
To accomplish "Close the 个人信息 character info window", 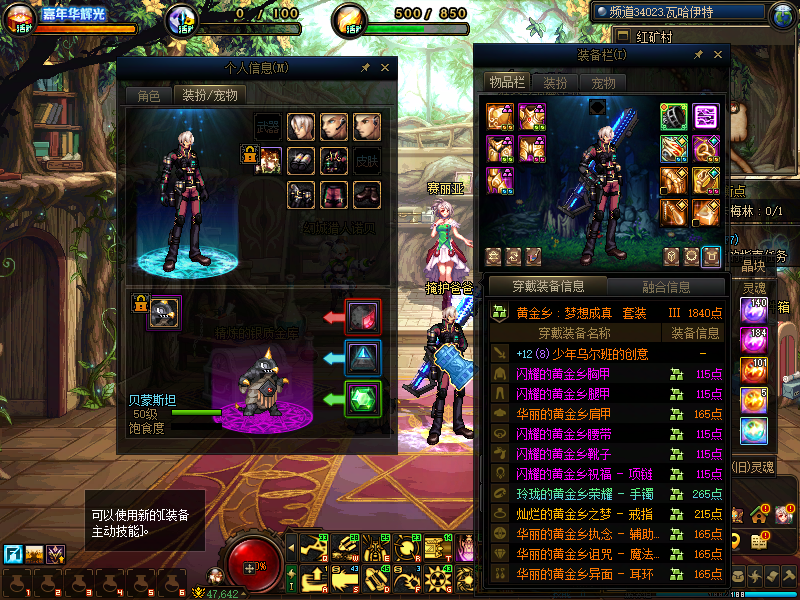I will point(385,68).
